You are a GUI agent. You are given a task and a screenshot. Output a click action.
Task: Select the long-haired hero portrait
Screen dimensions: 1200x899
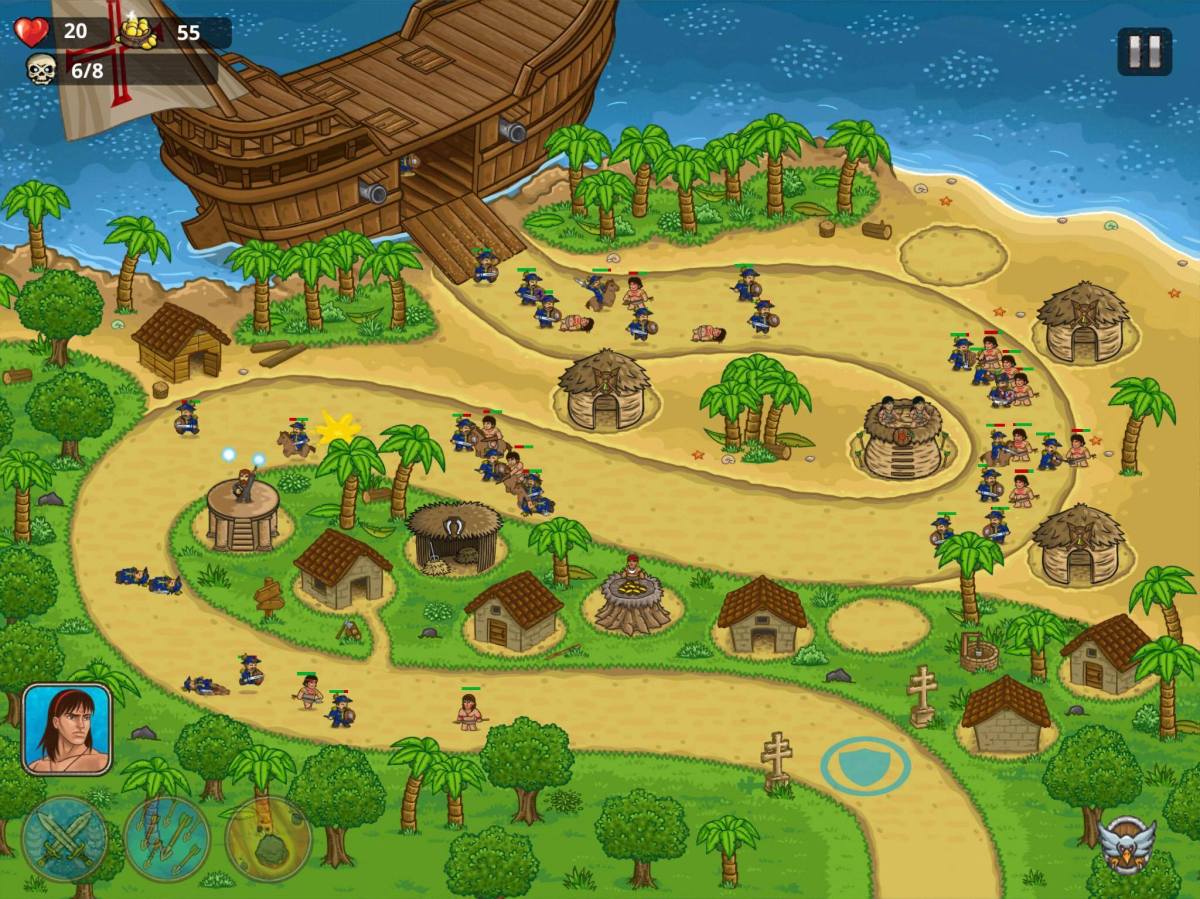pyautogui.click(x=66, y=729)
